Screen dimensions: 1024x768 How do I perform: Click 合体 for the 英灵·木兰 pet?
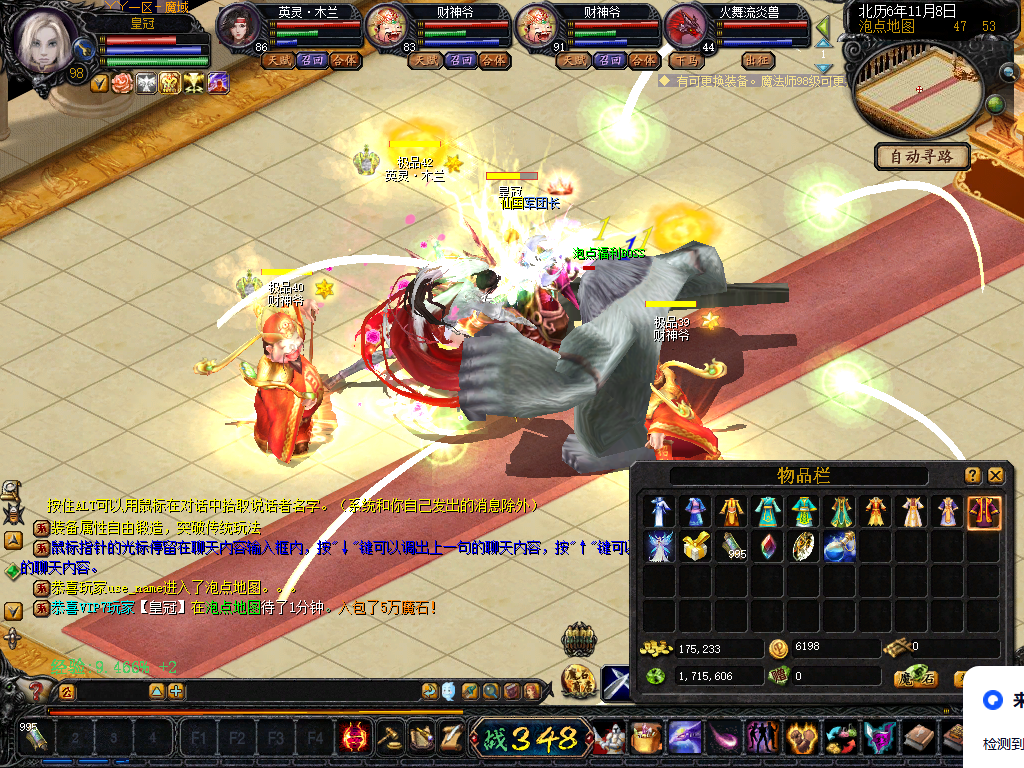[345, 60]
